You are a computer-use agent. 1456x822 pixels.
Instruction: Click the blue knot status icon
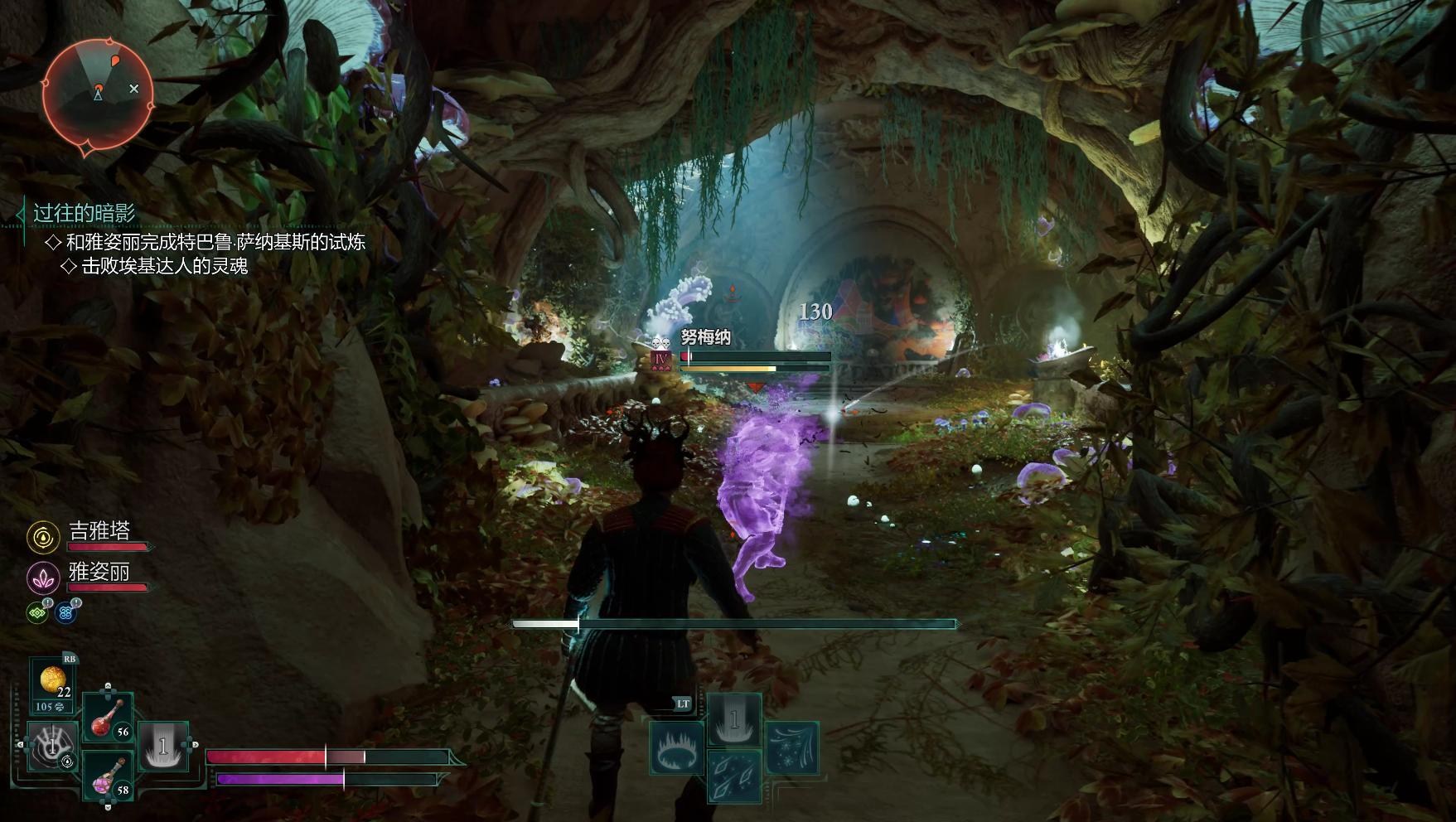66,612
